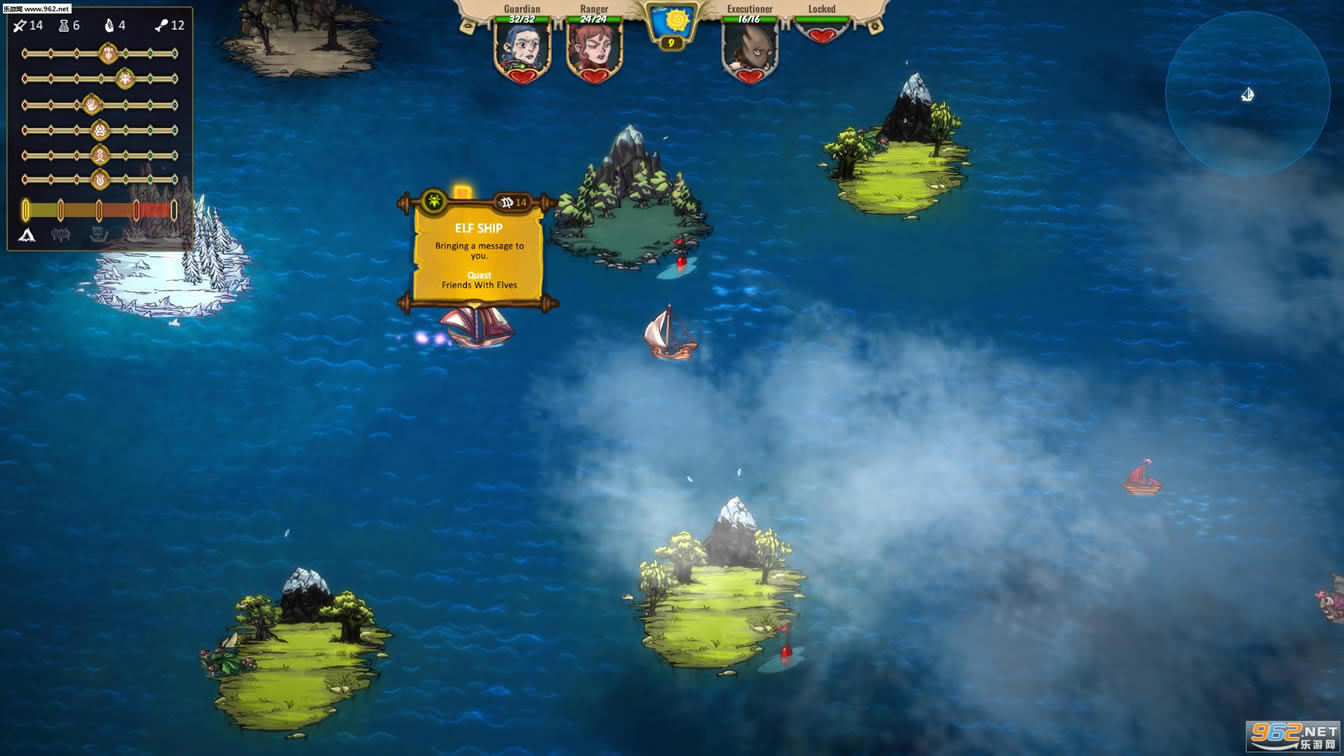Viewport: 1344px width, 756px height.
Task: Click the yellow marker on the danger gradient bar
Action: pos(26,208)
